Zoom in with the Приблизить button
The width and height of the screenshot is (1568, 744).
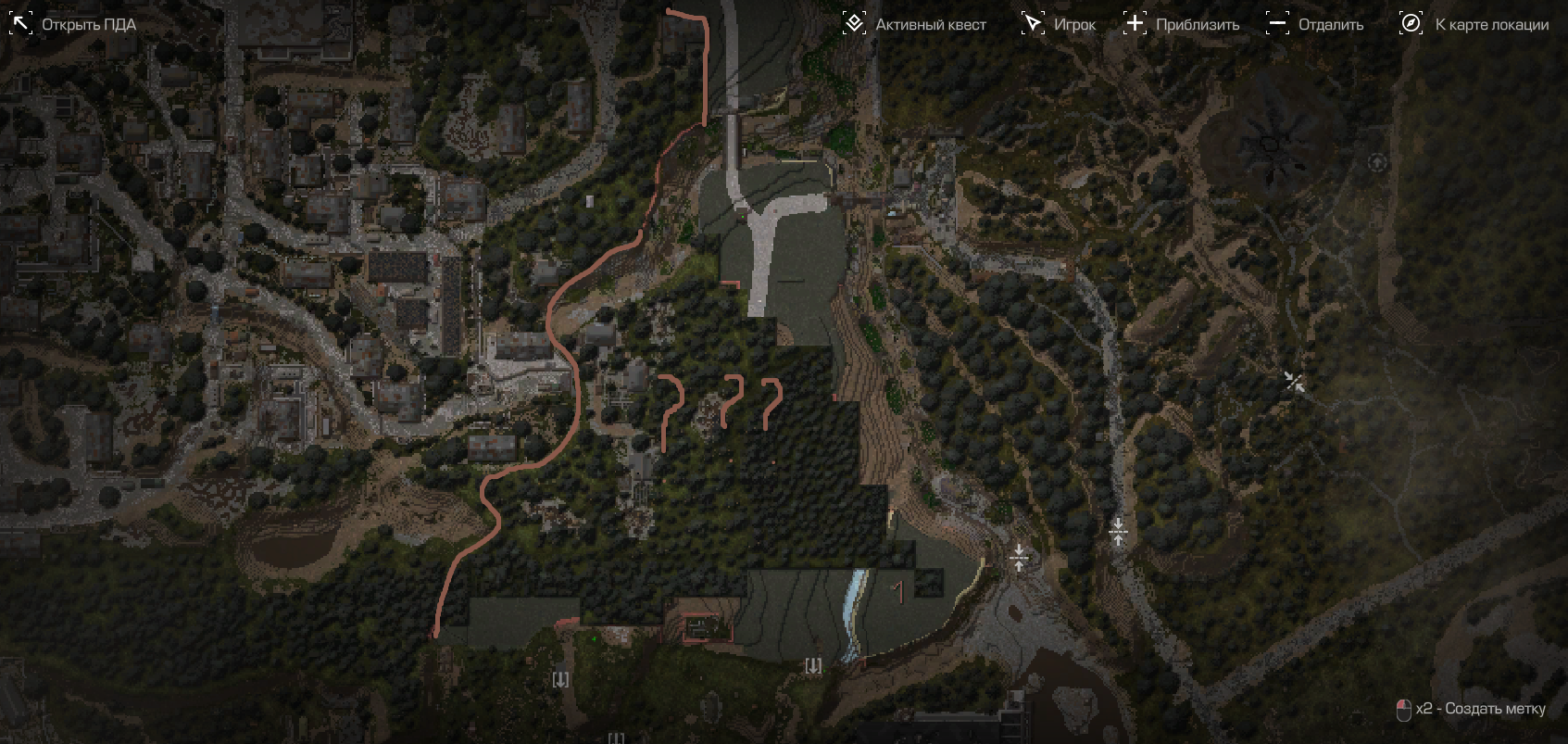pyautogui.click(x=1181, y=24)
